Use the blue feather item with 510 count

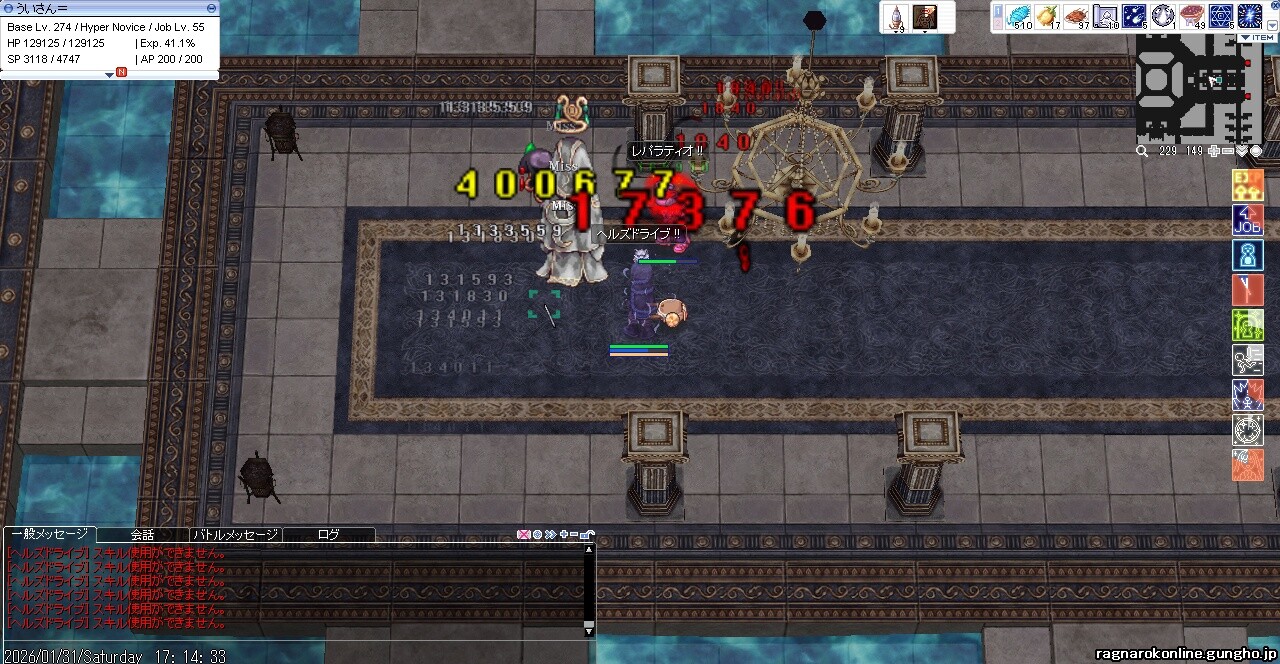point(1018,17)
